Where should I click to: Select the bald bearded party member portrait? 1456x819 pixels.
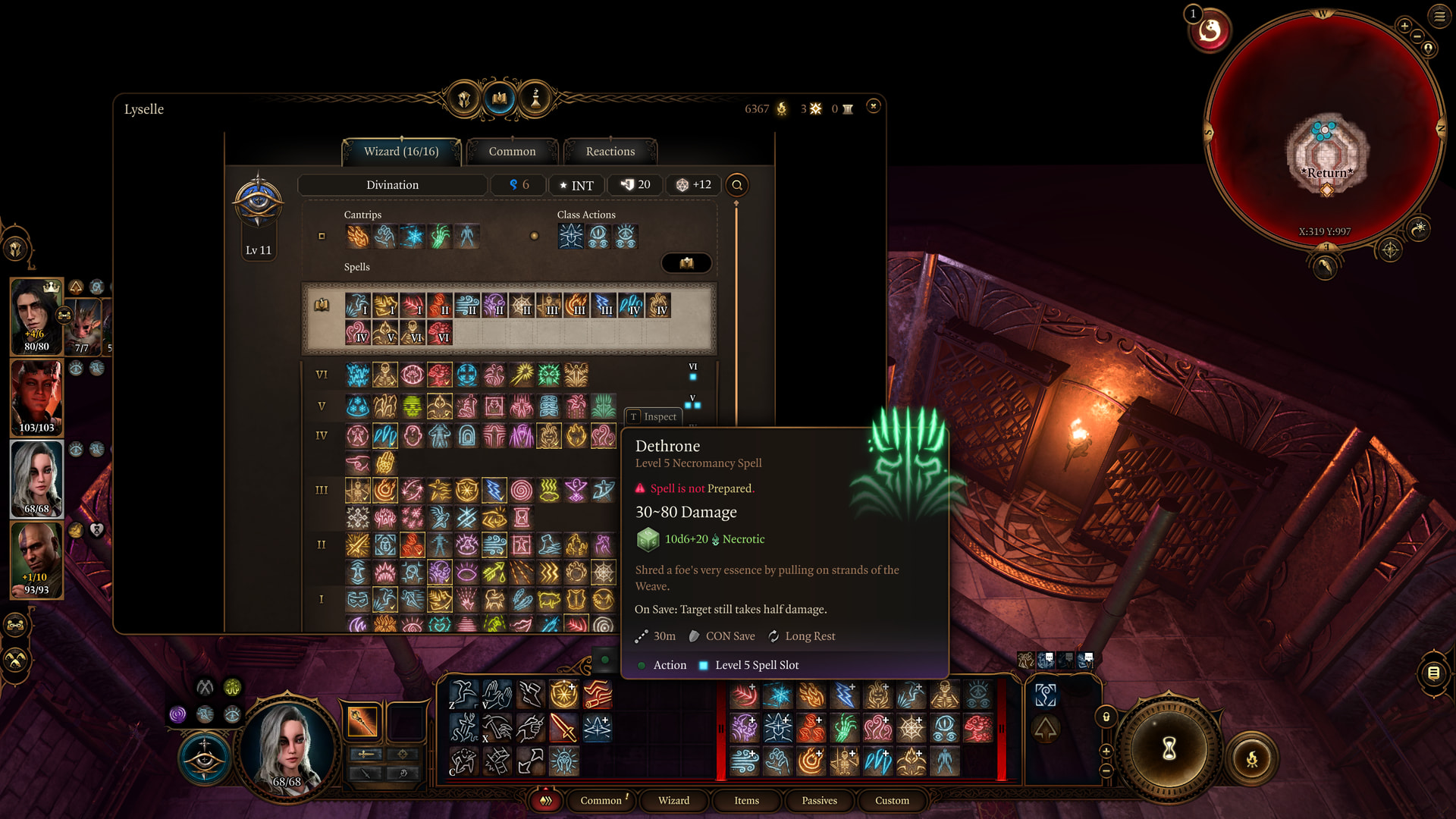pos(36,560)
